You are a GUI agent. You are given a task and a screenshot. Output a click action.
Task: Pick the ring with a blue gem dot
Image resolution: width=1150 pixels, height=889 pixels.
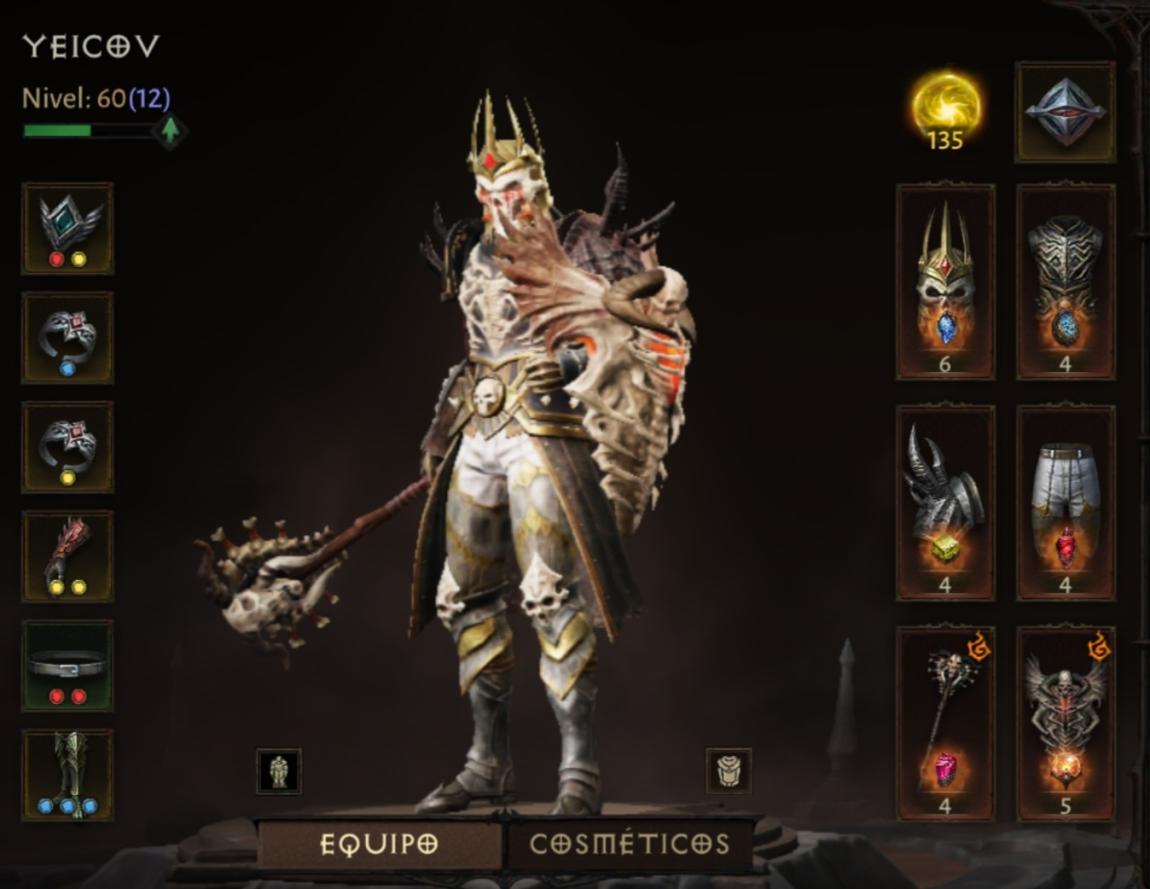pos(68,338)
